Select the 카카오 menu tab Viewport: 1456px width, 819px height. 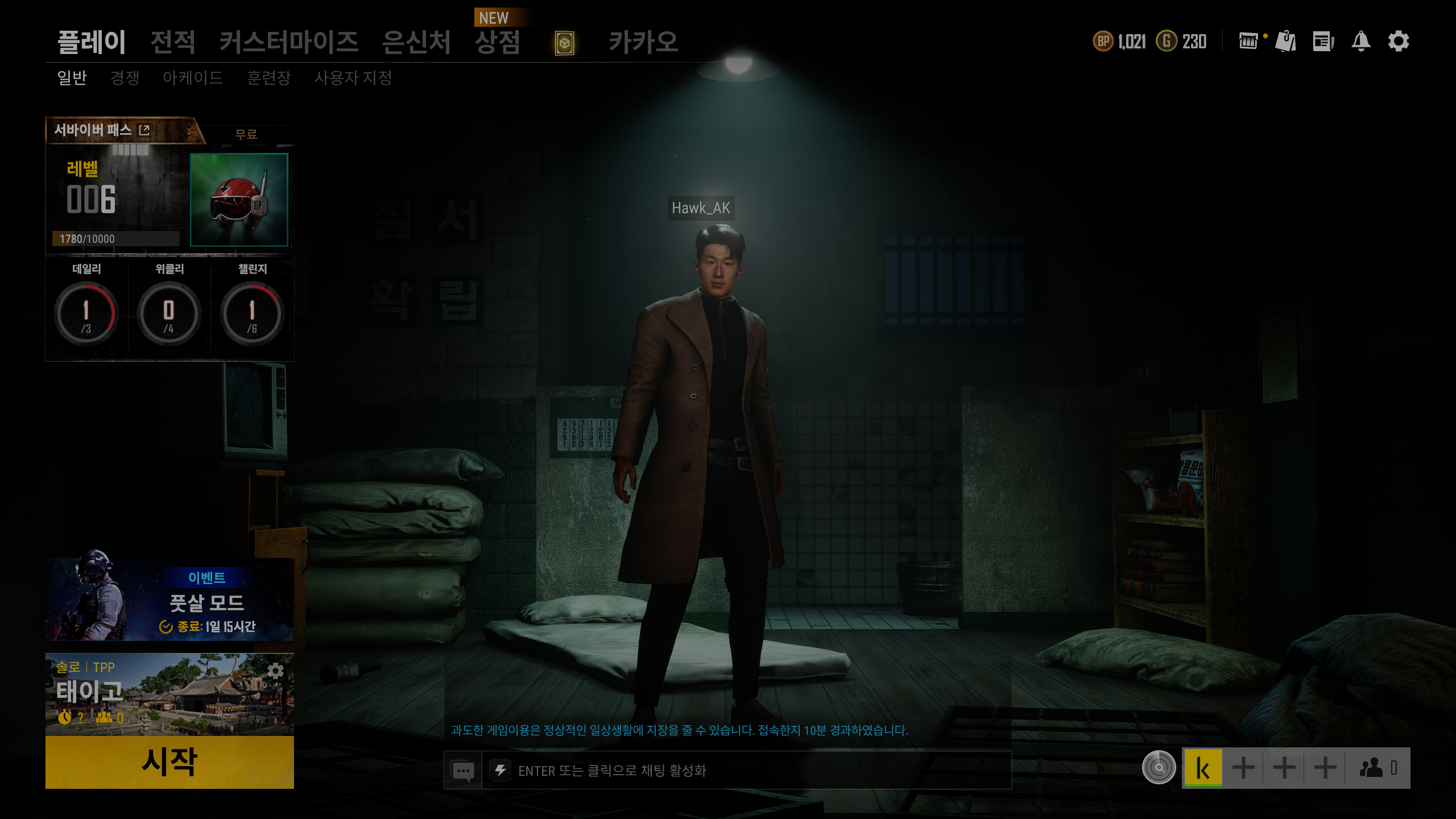(643, 42)
